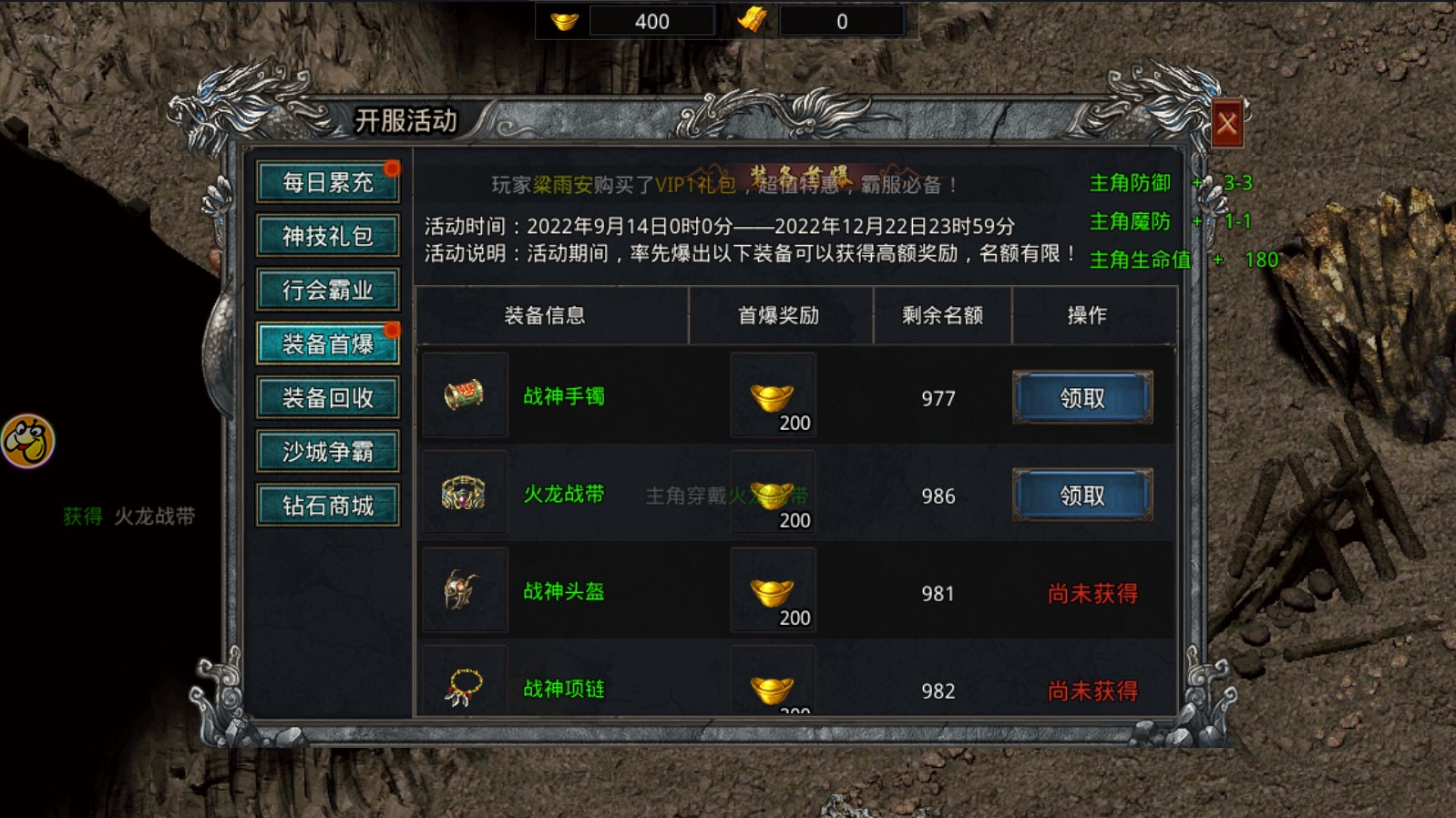Toggle the red notification dot on 装备首爆
1456x818 pixels.
click(392, 330)
